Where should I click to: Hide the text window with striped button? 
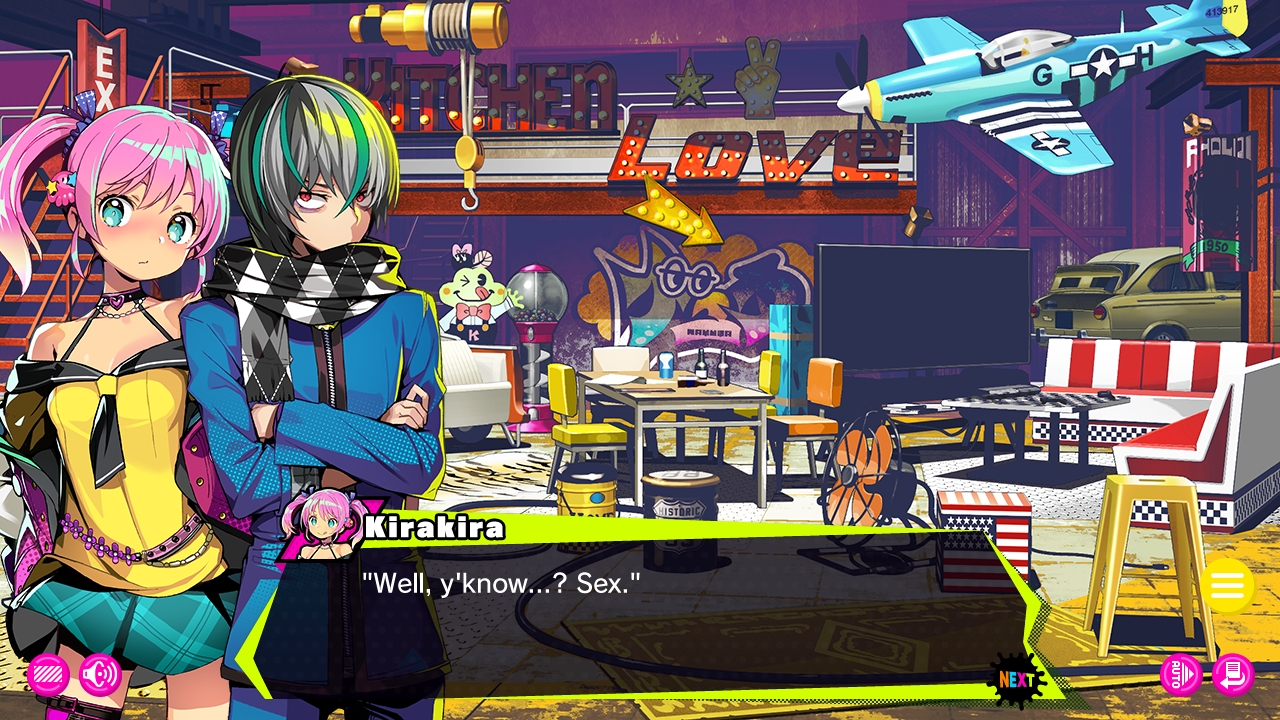(x=48, y=675)
